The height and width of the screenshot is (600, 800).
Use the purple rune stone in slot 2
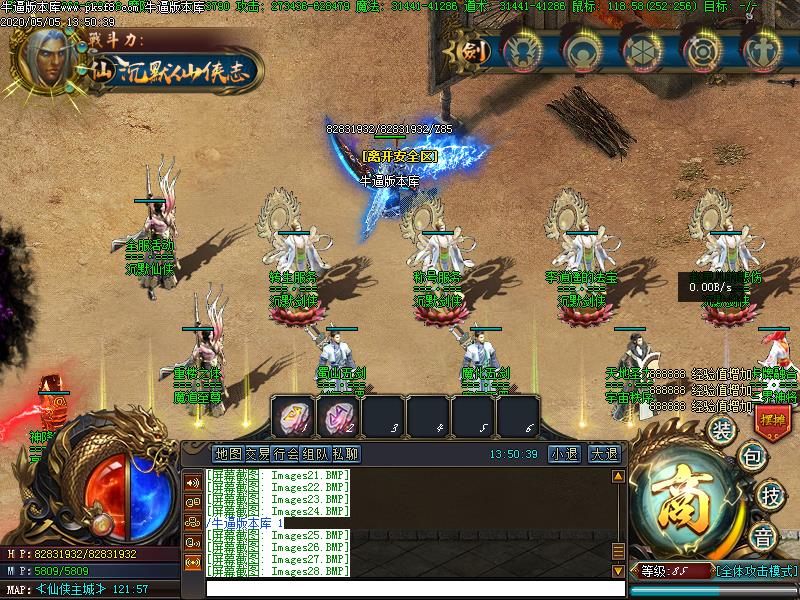pyautogui.click(x=339, y=415)
